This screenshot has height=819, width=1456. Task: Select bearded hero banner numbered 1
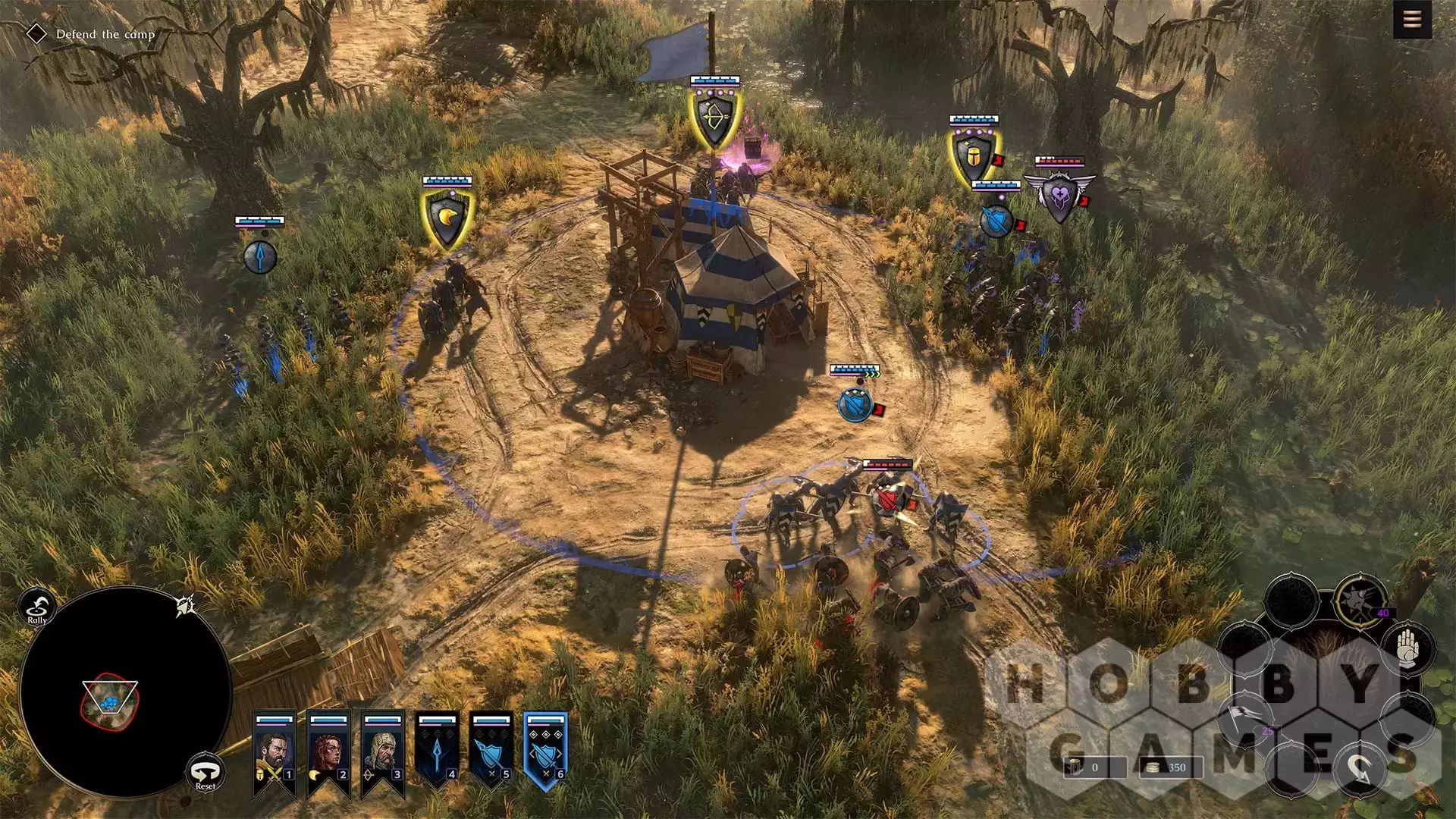275,752
